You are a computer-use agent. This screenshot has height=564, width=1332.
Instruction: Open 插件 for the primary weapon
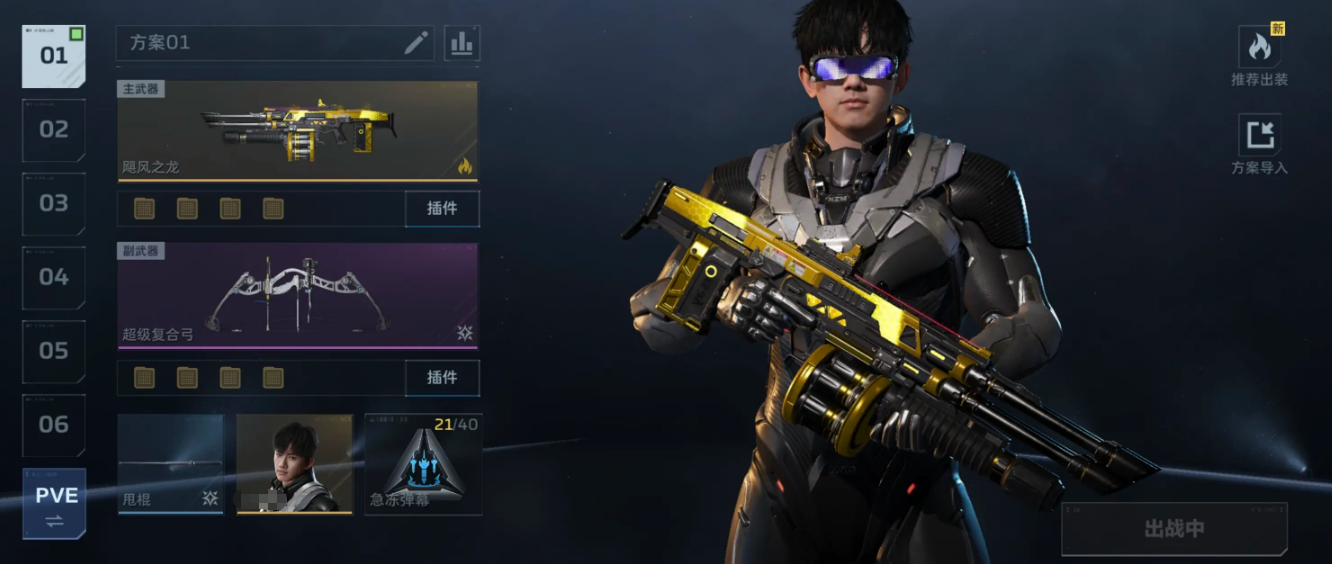click(442, 209)
